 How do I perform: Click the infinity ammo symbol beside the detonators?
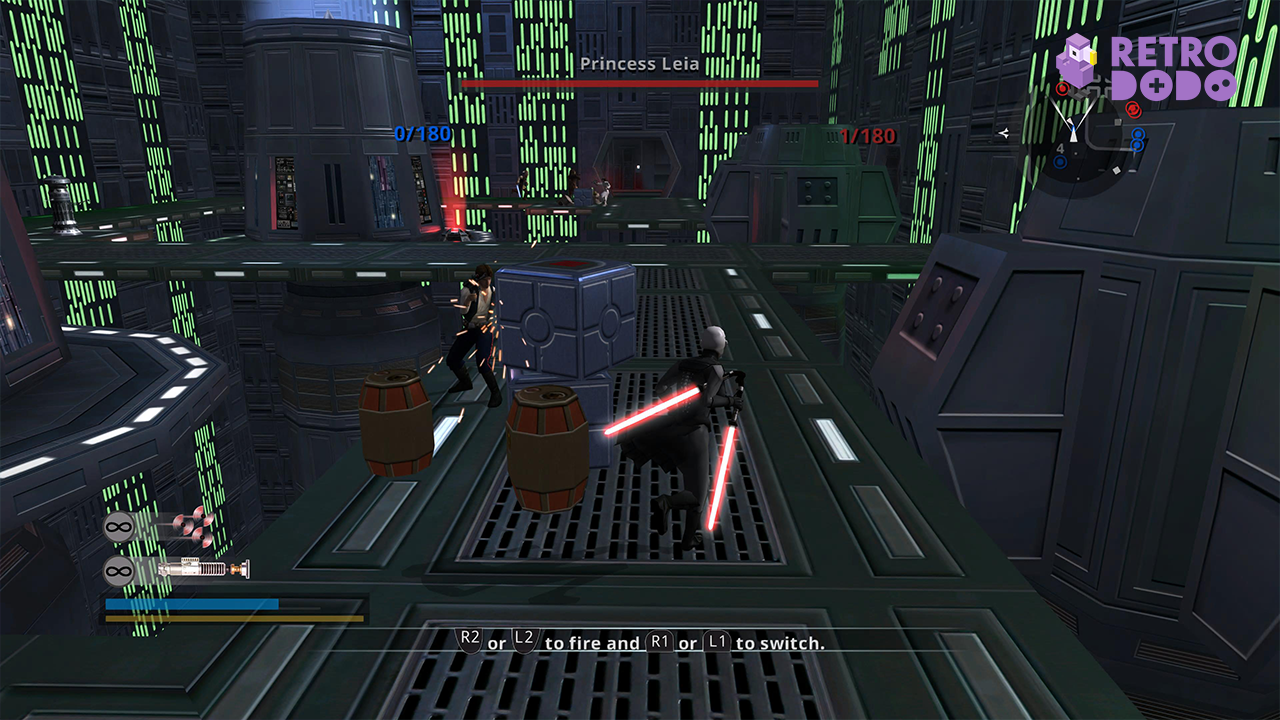pos(118,527)
